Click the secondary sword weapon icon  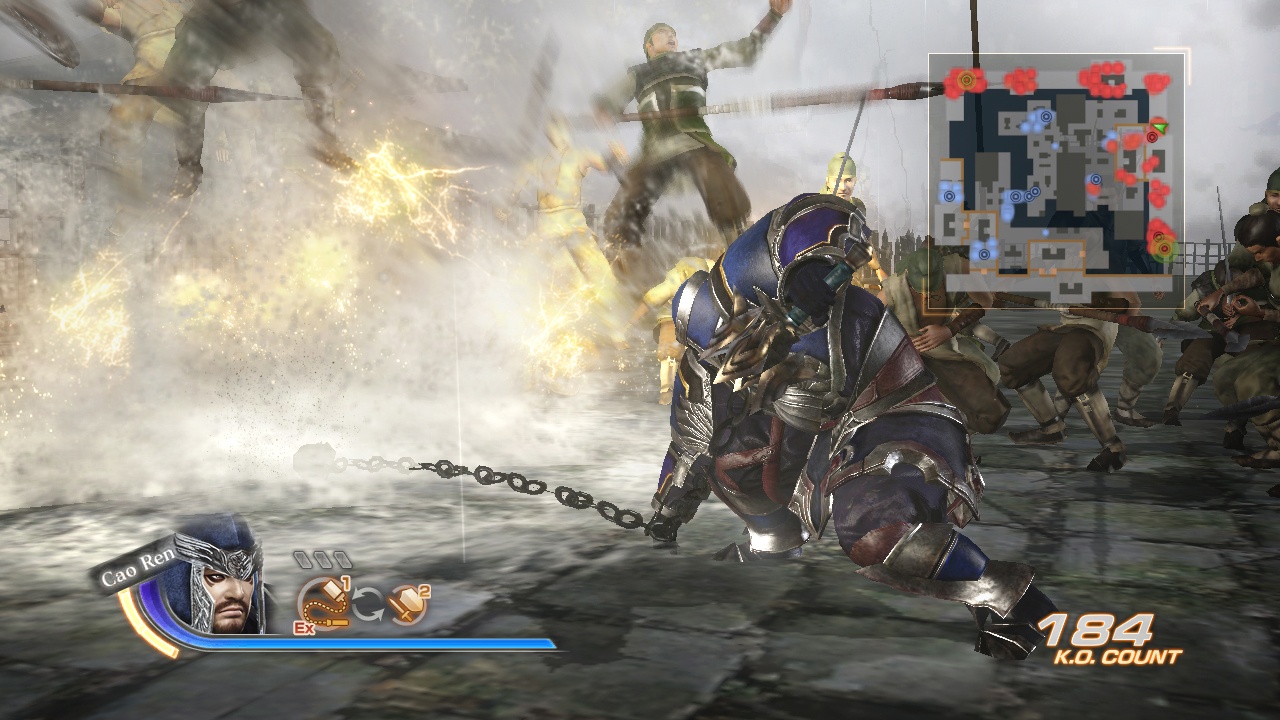407,605
